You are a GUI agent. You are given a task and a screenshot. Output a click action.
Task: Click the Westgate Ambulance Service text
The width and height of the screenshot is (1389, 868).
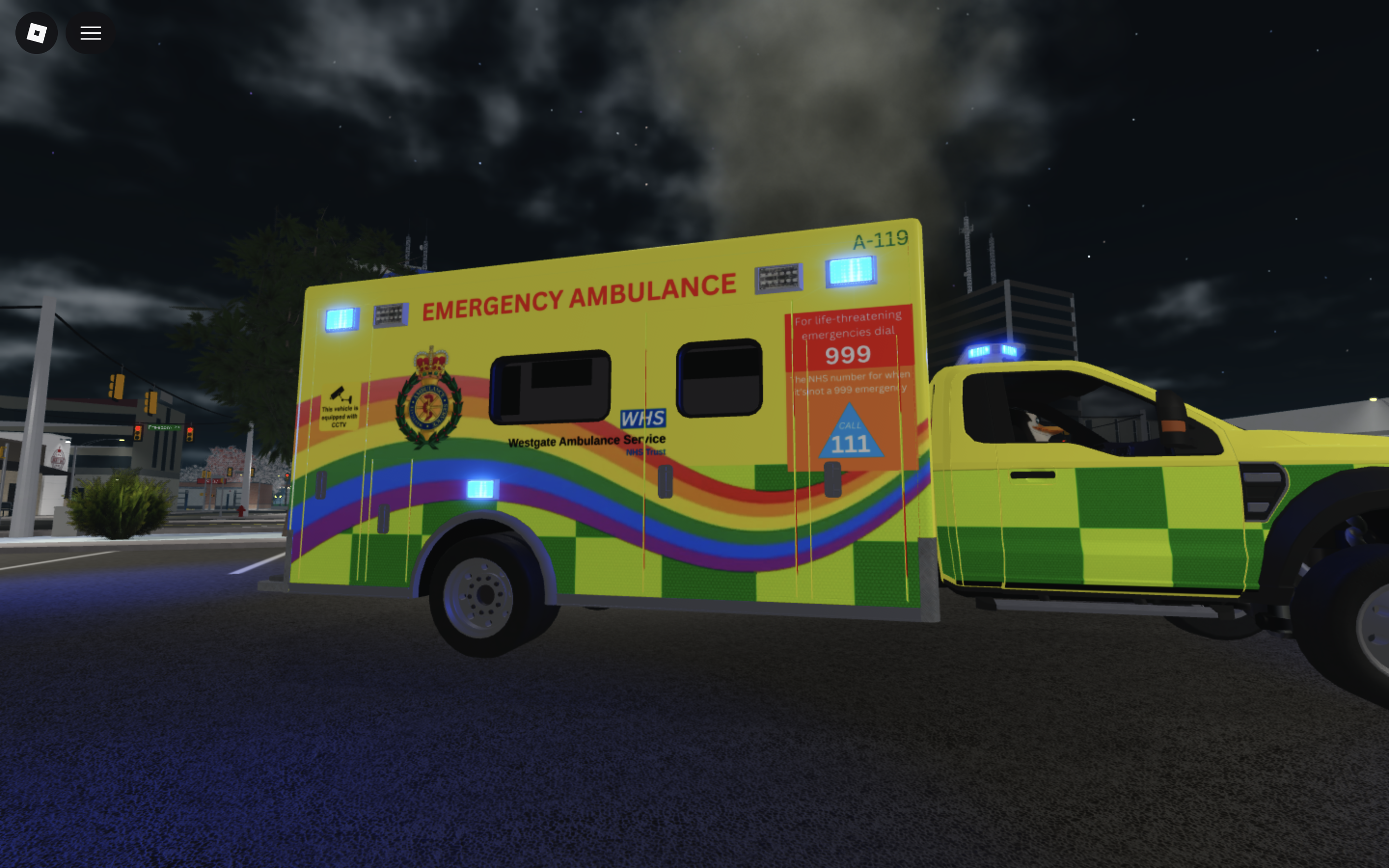586,441
